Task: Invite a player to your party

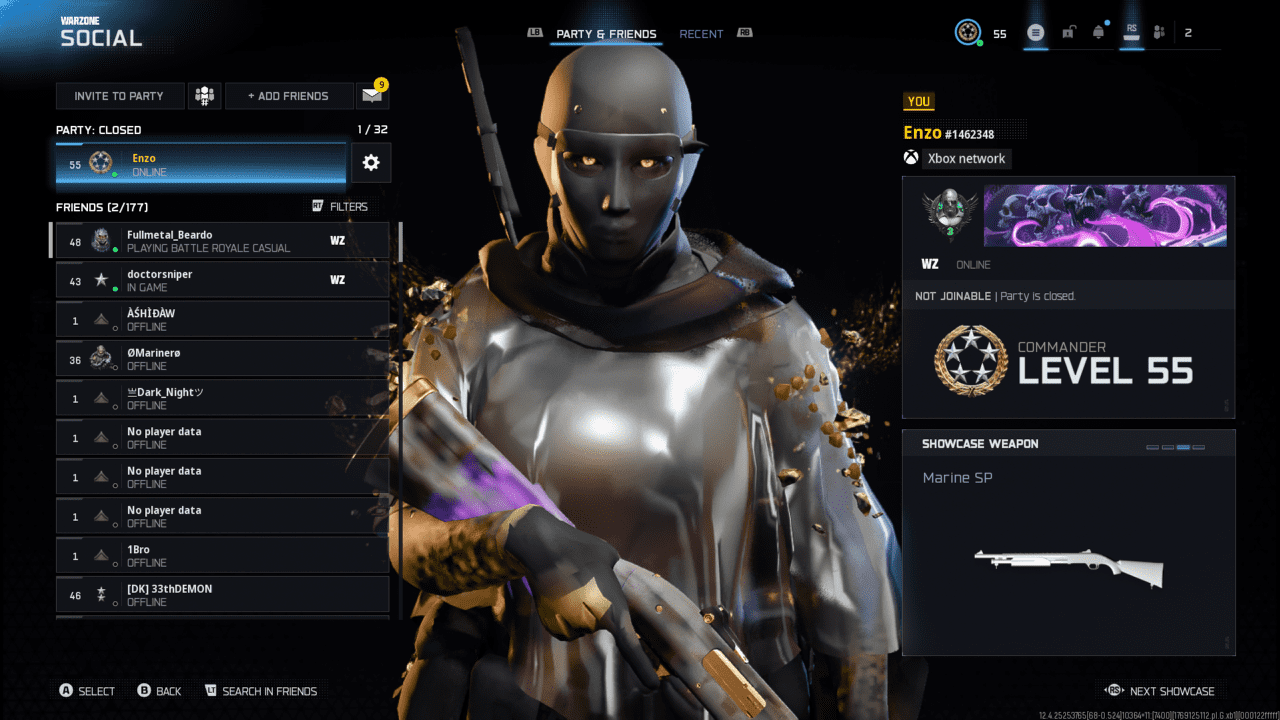Action: 120,96
